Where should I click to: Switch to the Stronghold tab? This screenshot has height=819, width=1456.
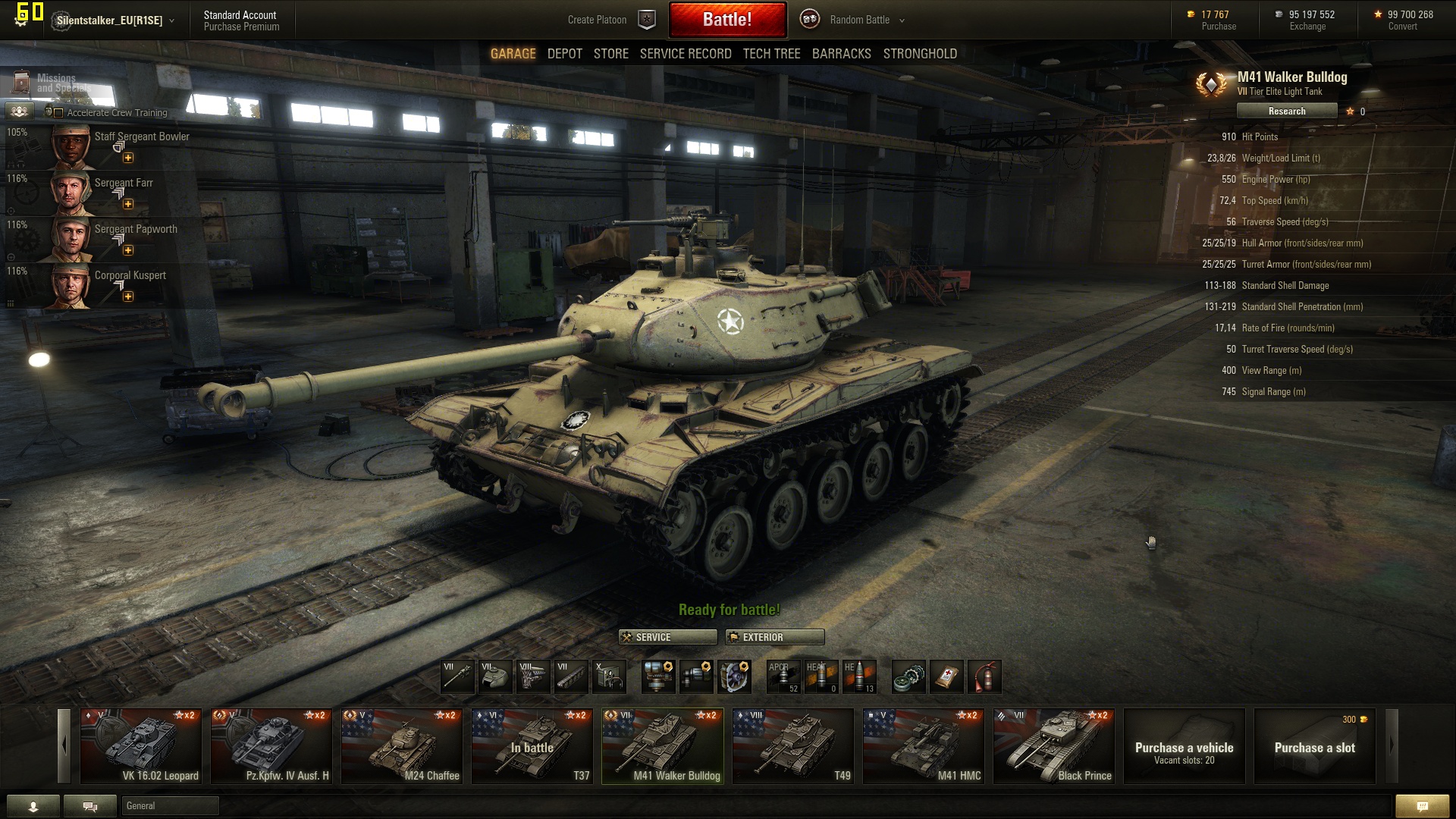[x=919, y=54]
